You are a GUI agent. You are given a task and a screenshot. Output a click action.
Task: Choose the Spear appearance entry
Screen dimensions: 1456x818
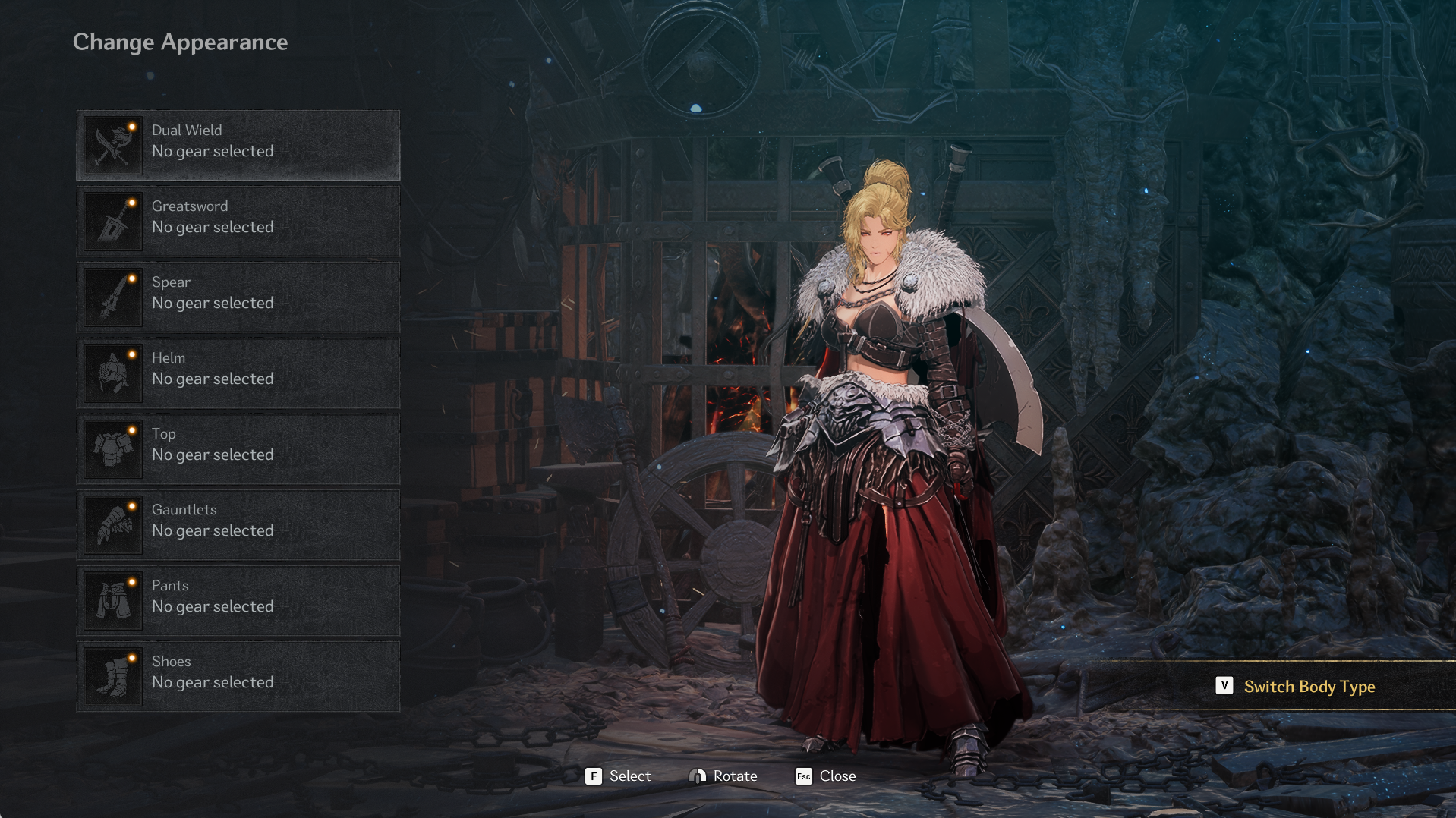point(238,297)
